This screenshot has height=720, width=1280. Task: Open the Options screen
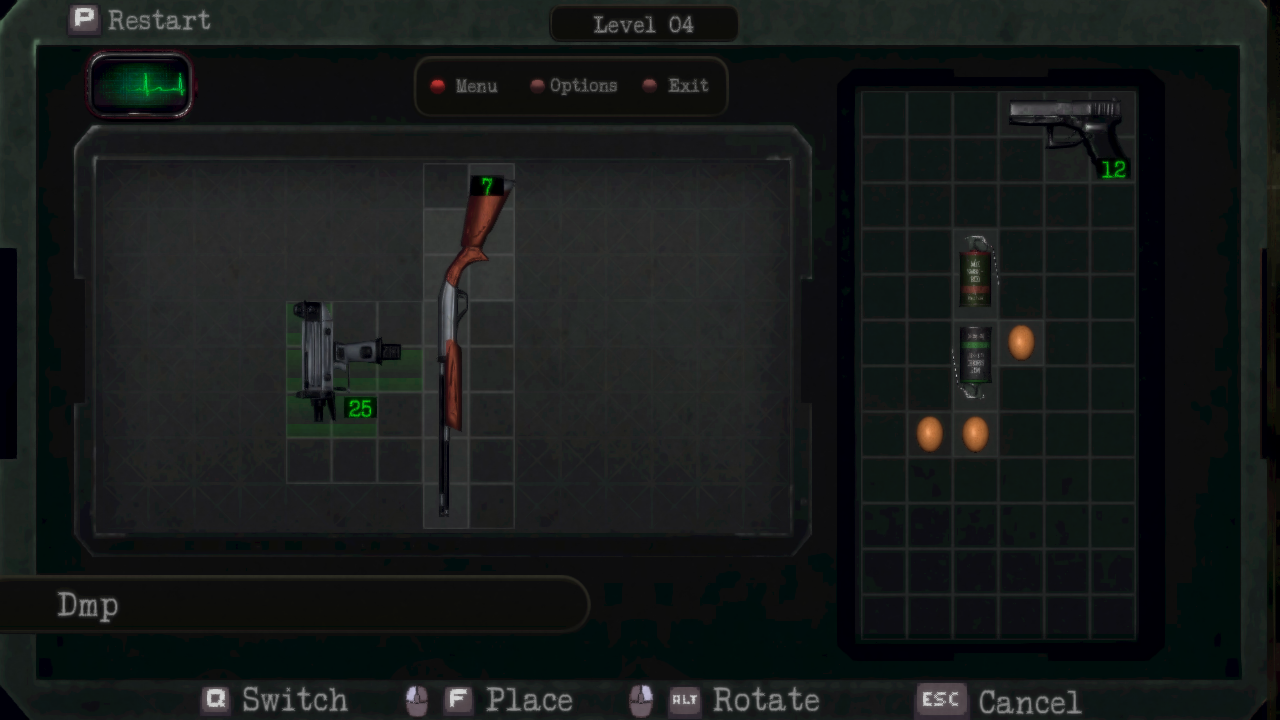tap(574, 86)
